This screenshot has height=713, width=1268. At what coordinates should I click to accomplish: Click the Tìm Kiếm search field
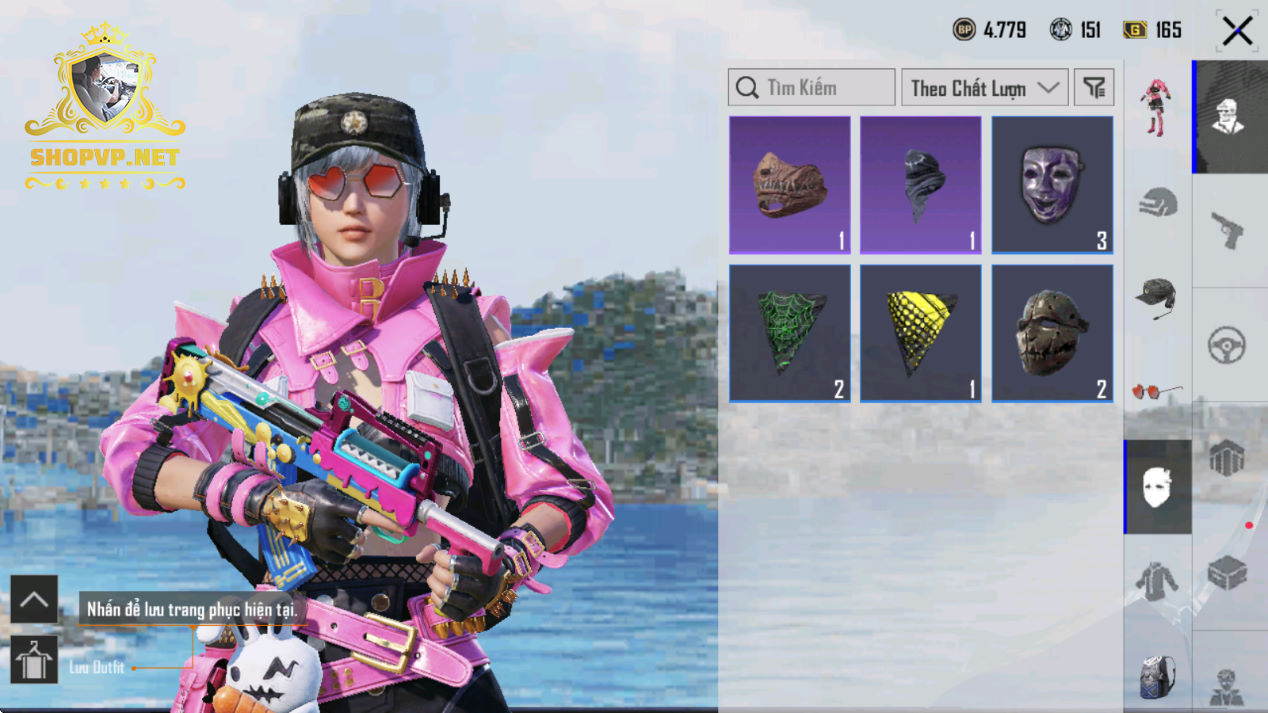click(812, 88)
